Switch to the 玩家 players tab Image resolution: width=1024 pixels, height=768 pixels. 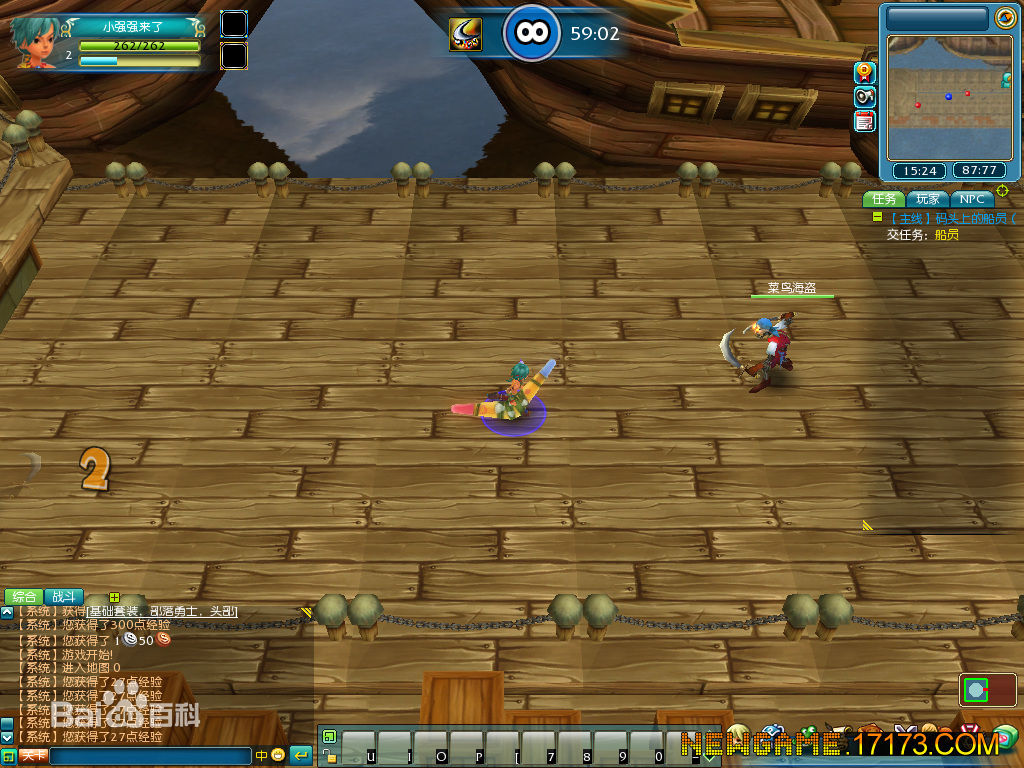pos(929,199)
